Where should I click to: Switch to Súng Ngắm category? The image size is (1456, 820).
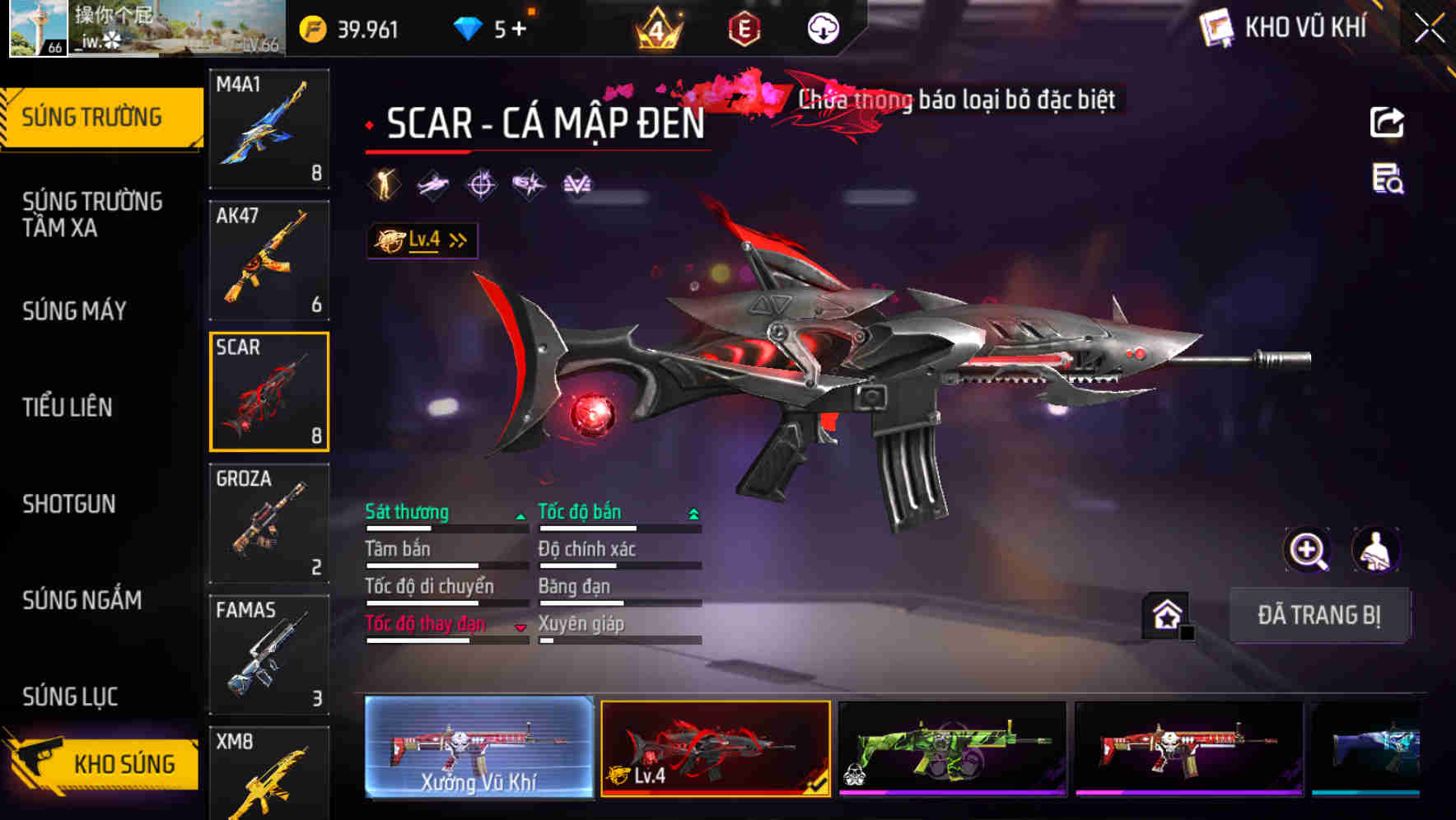82,599
